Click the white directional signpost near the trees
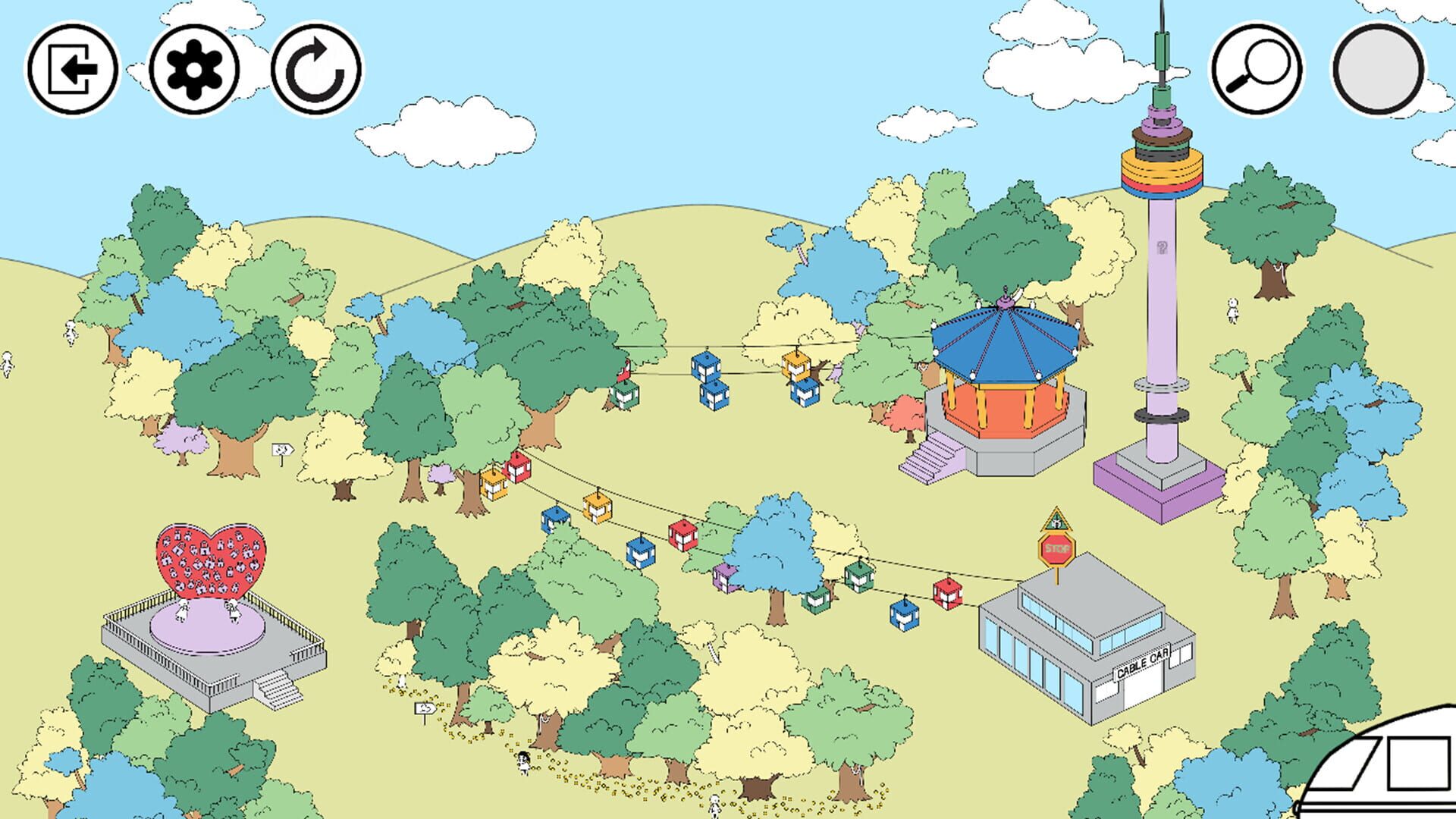Viewport: 1456px width, 819px height. click(x=281, y=450)
